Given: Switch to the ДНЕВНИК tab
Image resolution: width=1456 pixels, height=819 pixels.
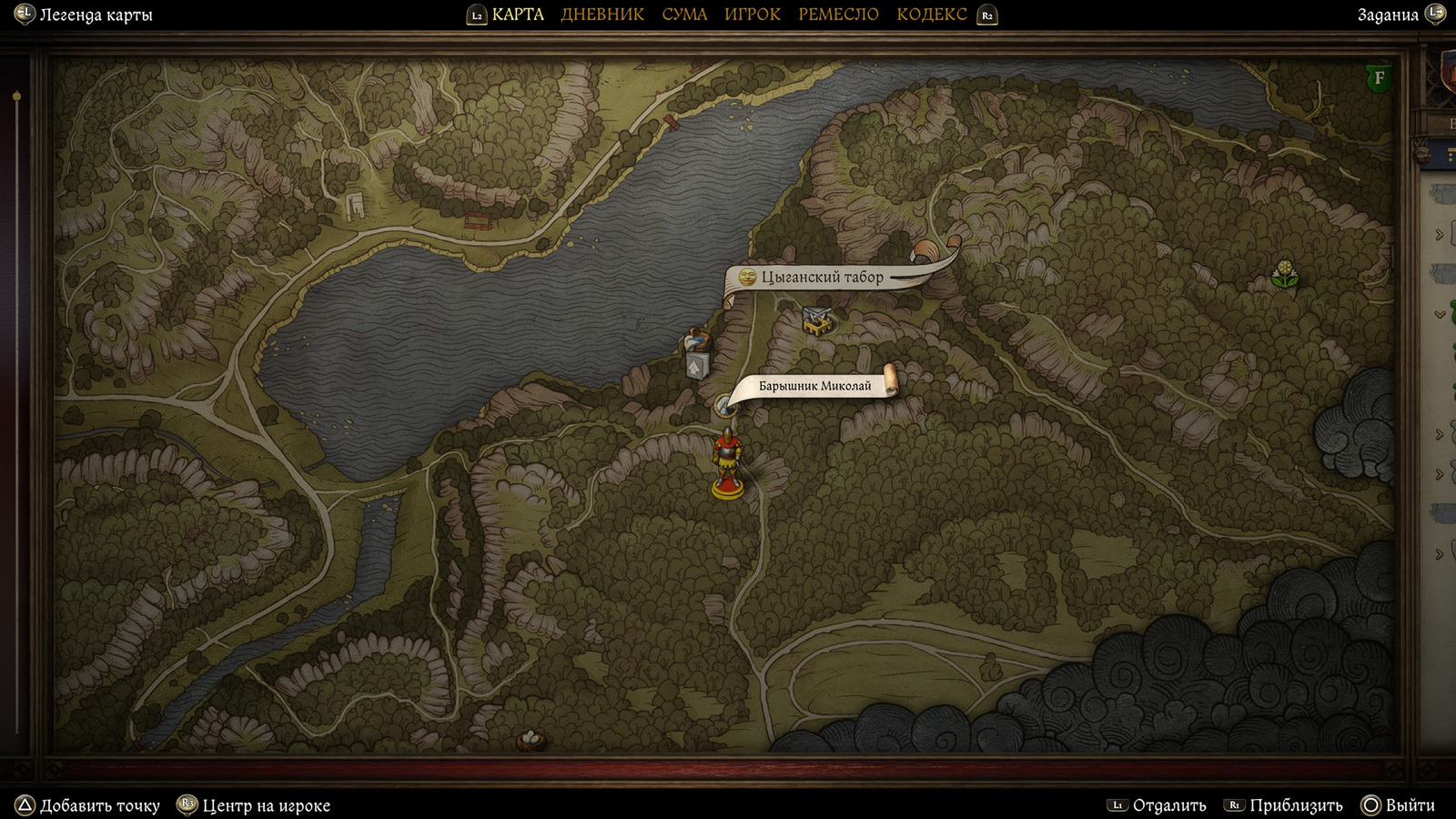Looking at the screenshot, I should point(602,15).
